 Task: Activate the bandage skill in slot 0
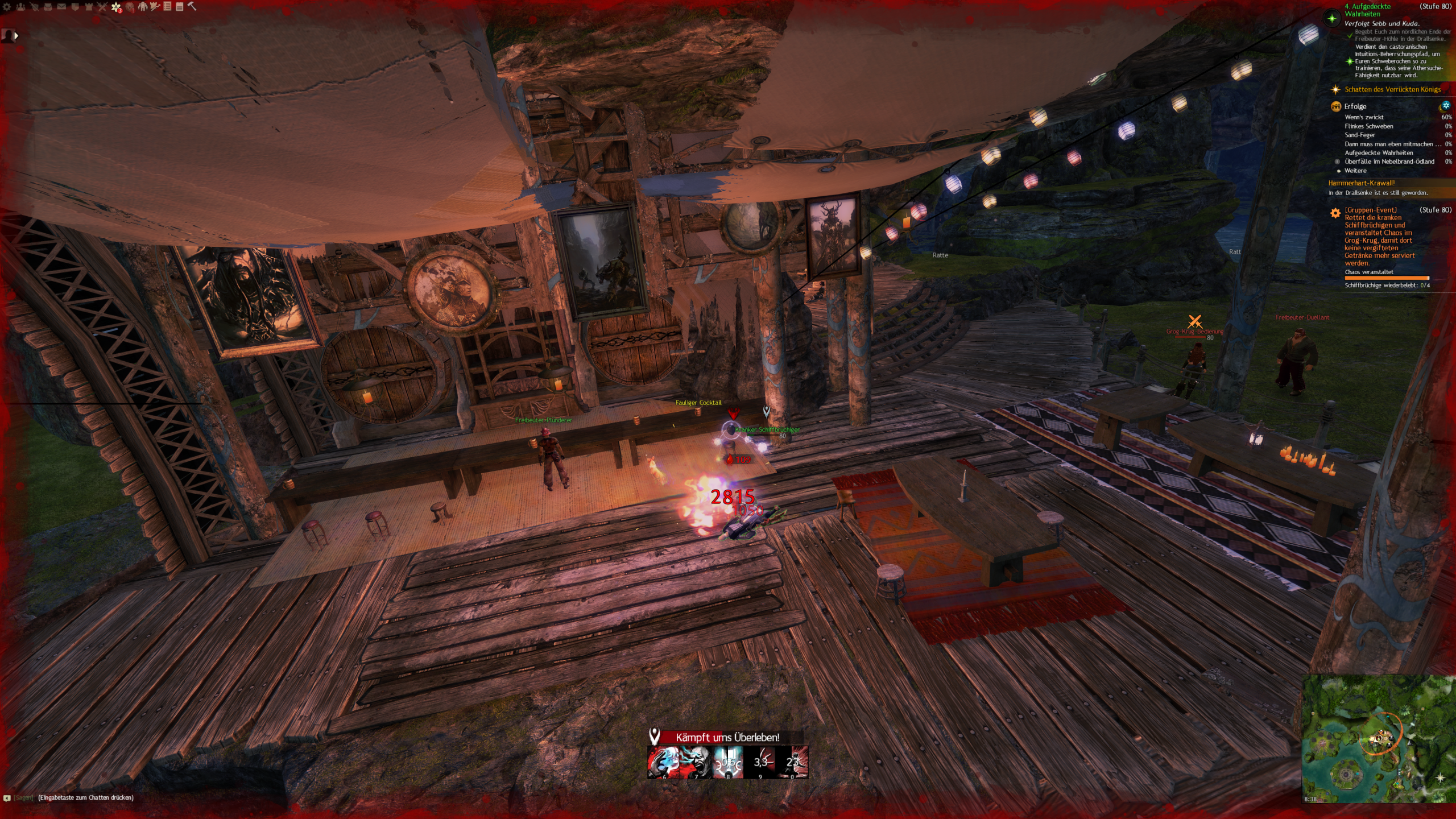tap(792, 762)
